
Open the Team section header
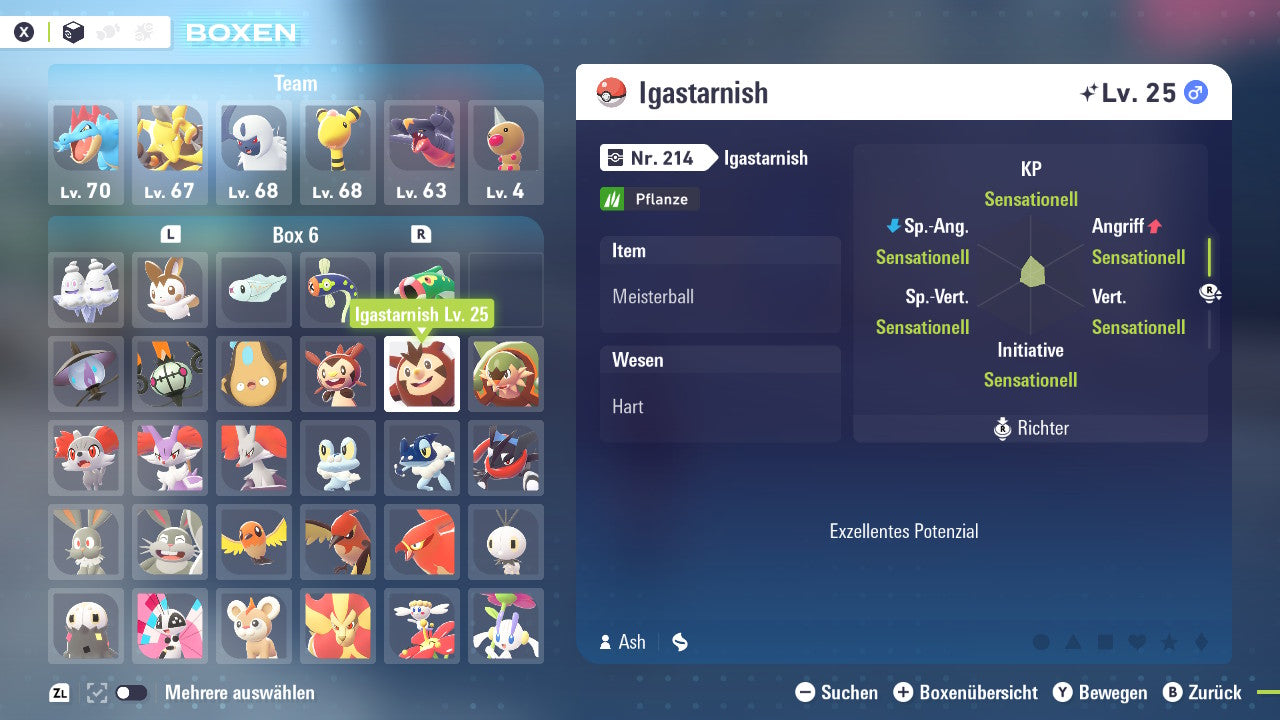[295, 83]
